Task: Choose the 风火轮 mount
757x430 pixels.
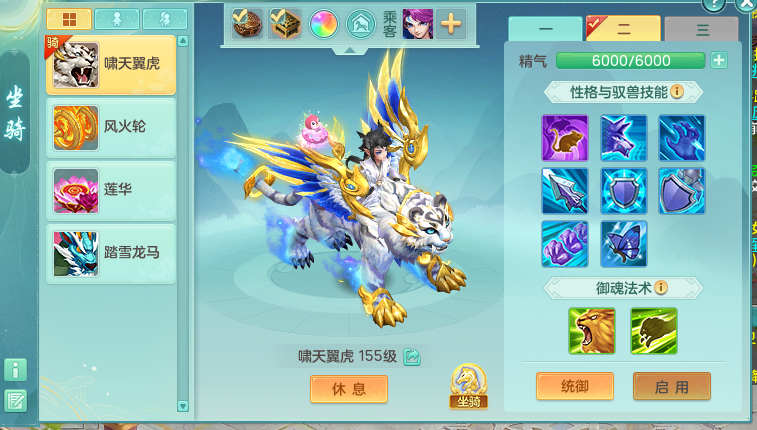Action: coord(111,129)
